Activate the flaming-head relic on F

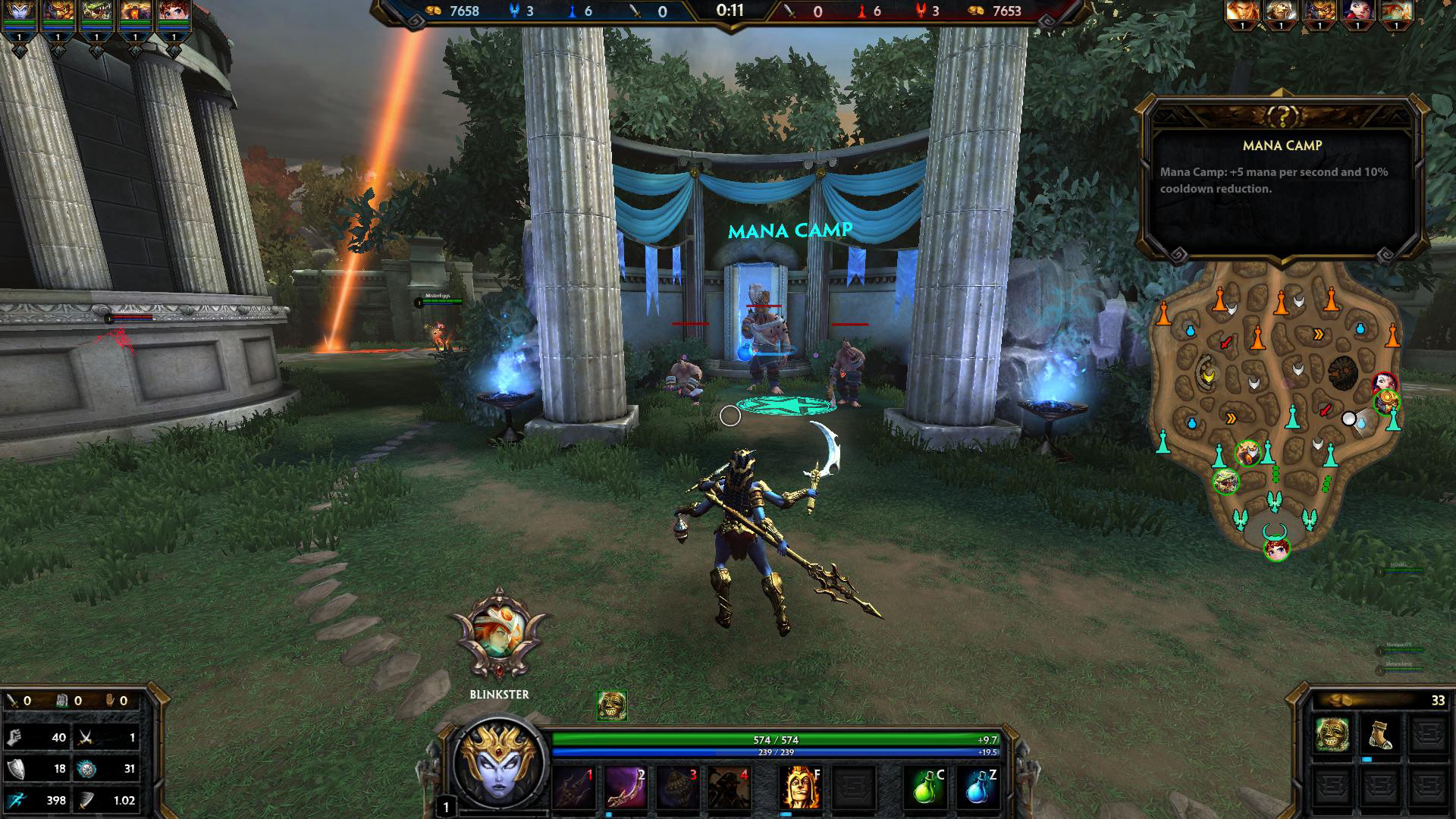click(799, 788)
